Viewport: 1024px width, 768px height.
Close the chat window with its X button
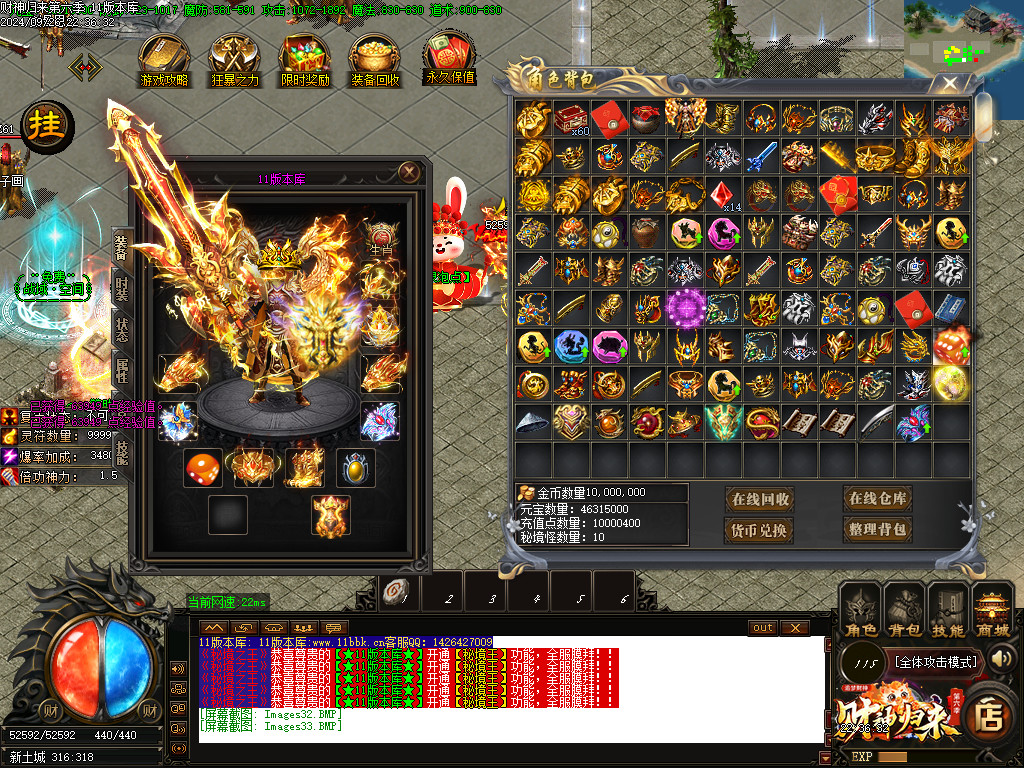(795, 627)
